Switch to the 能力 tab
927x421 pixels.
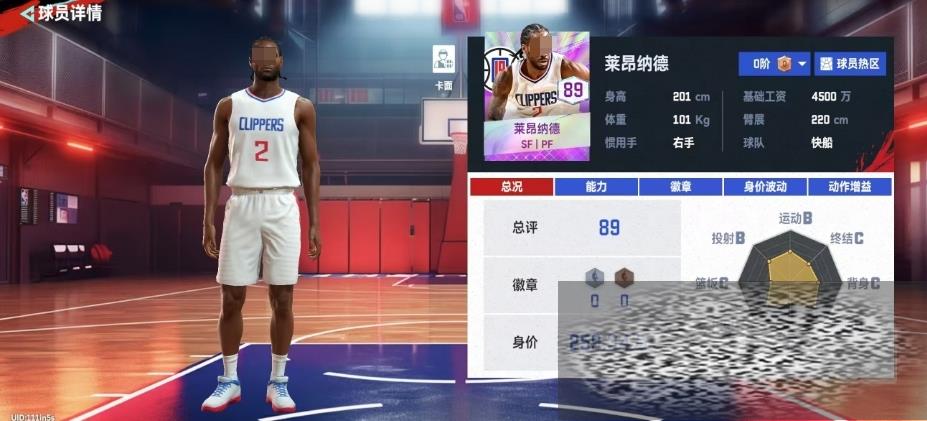click(595, 187)
